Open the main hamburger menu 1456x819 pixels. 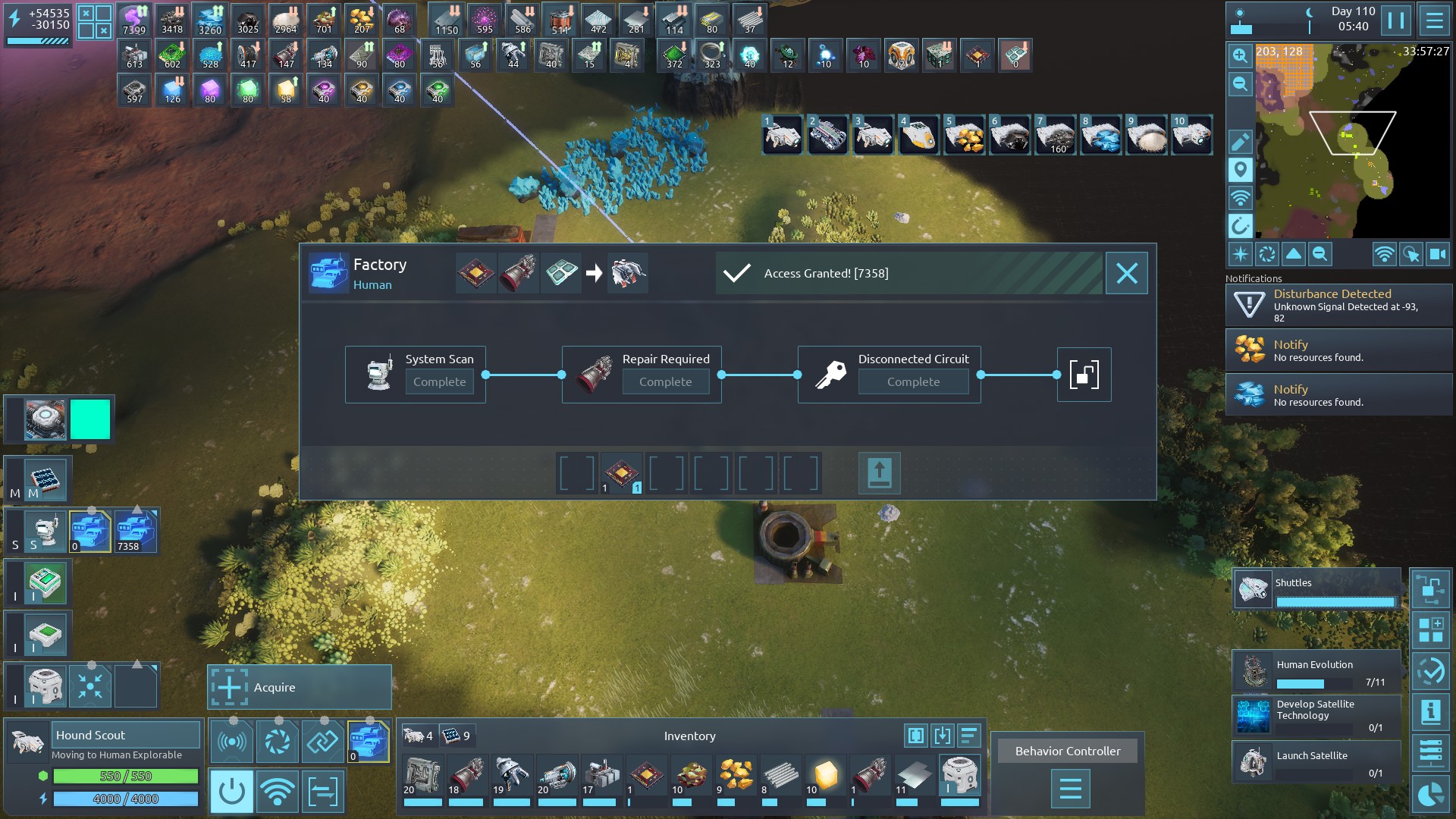click(1434, 20)
